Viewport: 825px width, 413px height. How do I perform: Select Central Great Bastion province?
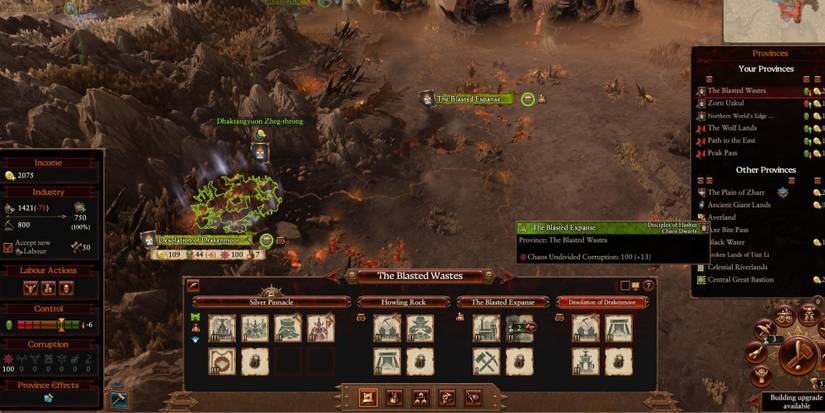tap(744, 280)
